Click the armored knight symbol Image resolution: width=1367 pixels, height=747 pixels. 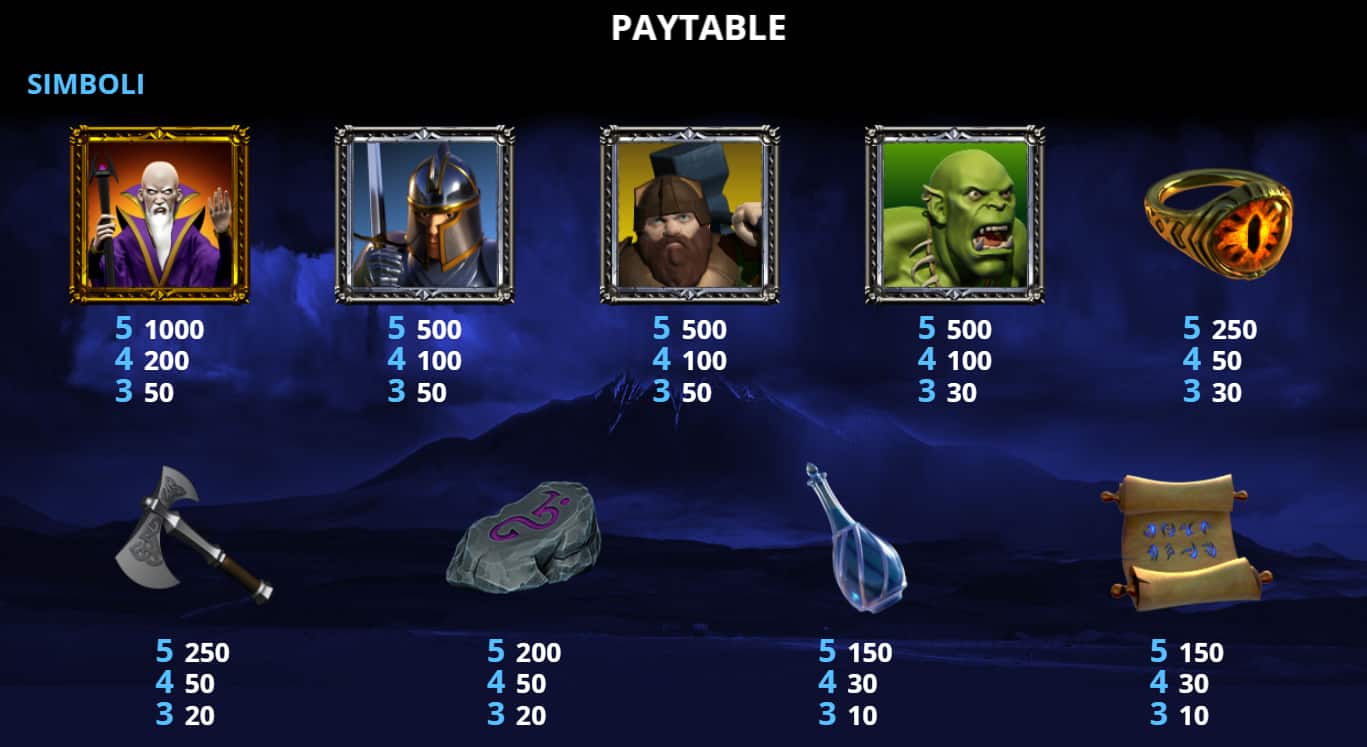point(417,210)
